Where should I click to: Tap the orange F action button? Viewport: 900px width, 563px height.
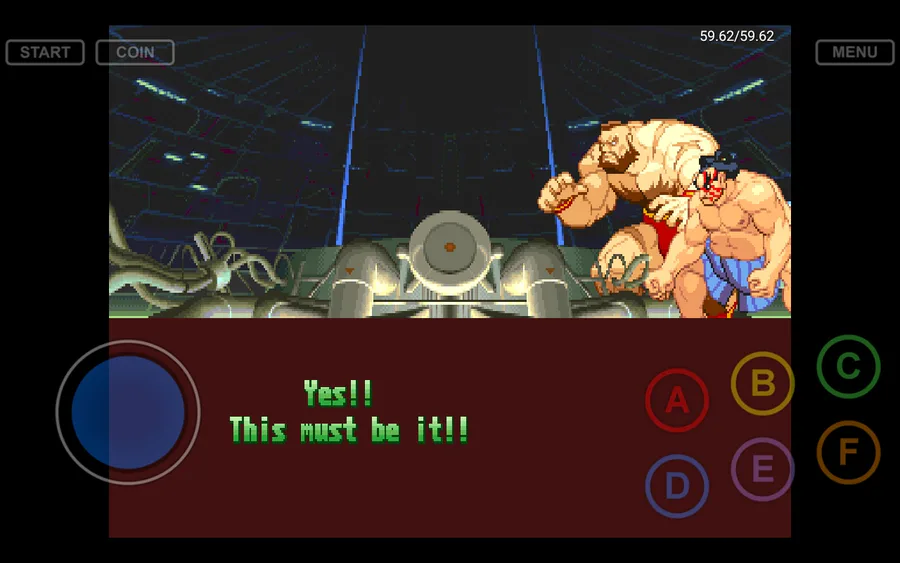(848, 452)
